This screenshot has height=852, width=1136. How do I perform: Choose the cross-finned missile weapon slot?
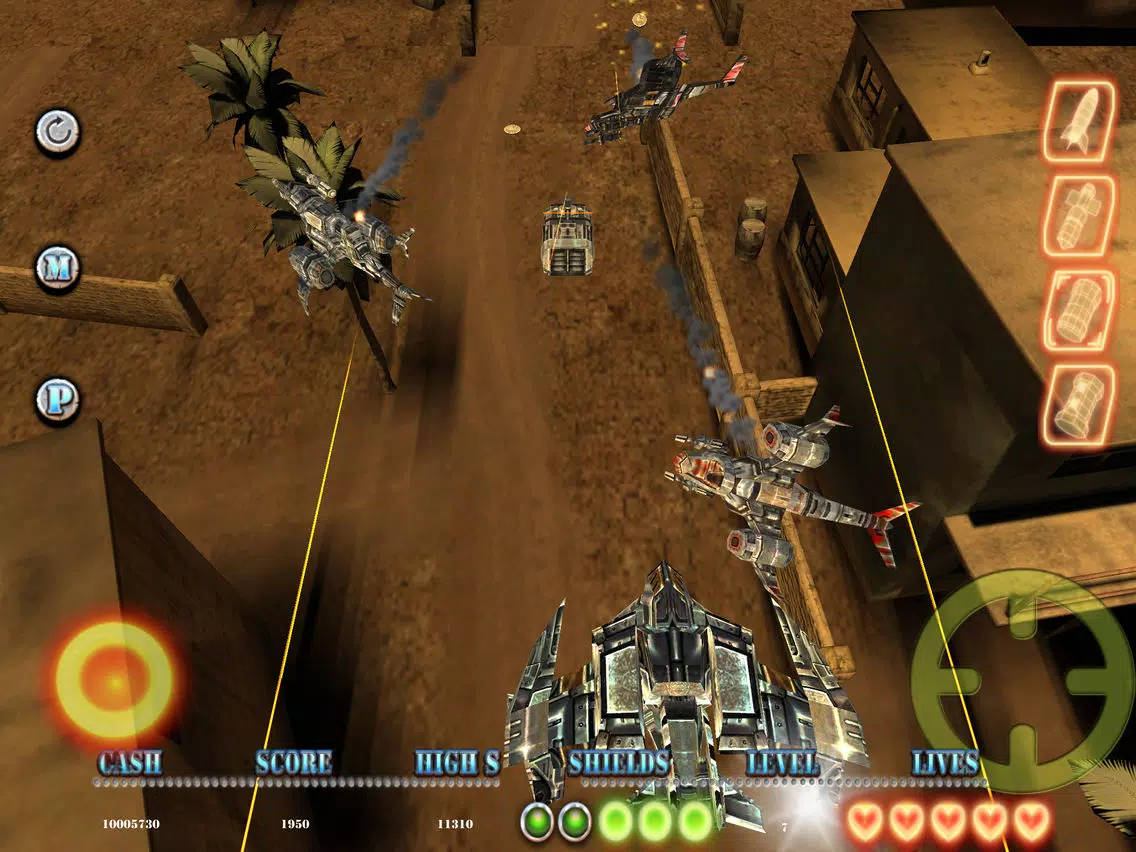1079,217
